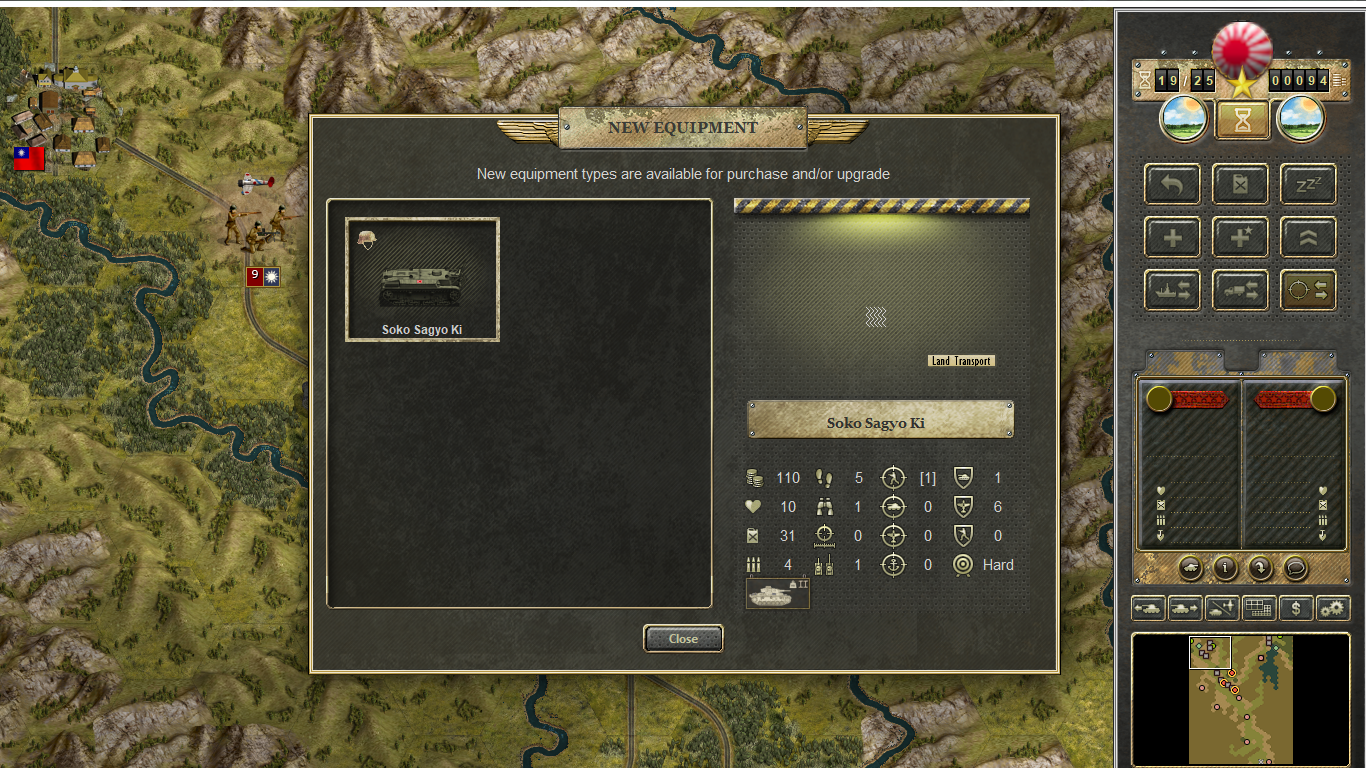Click the undo arrow button
1366x768 pixels.
(1172, 184)
